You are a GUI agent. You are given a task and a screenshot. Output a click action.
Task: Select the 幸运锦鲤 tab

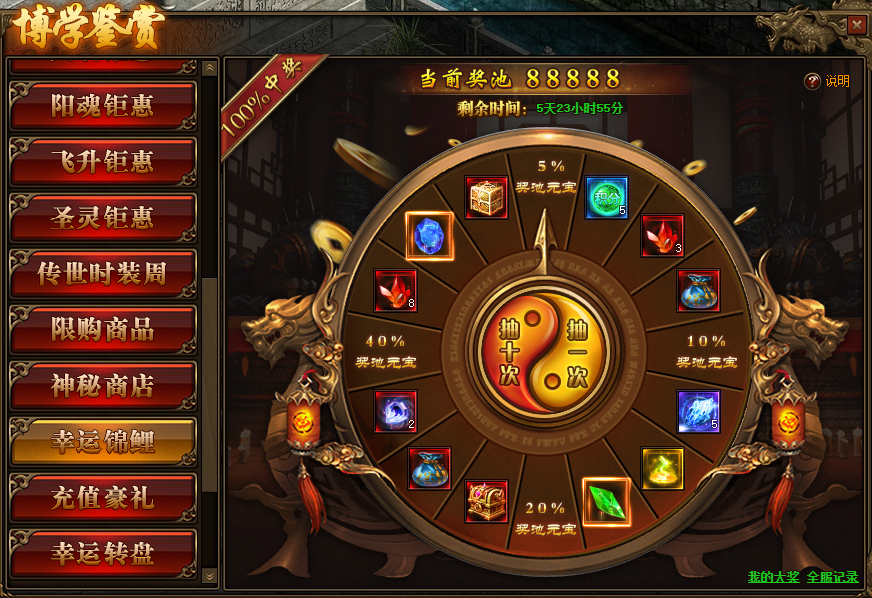102,442
